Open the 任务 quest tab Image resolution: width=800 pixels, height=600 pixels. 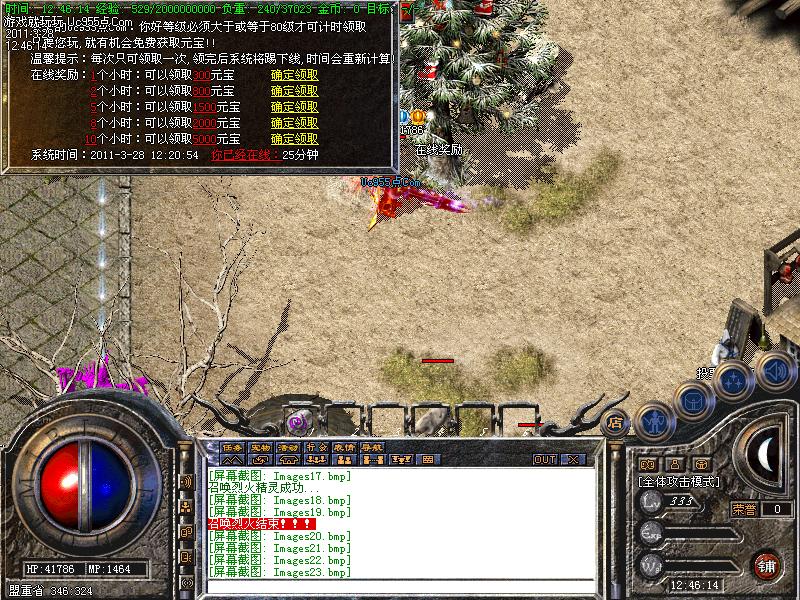point(233,447)
